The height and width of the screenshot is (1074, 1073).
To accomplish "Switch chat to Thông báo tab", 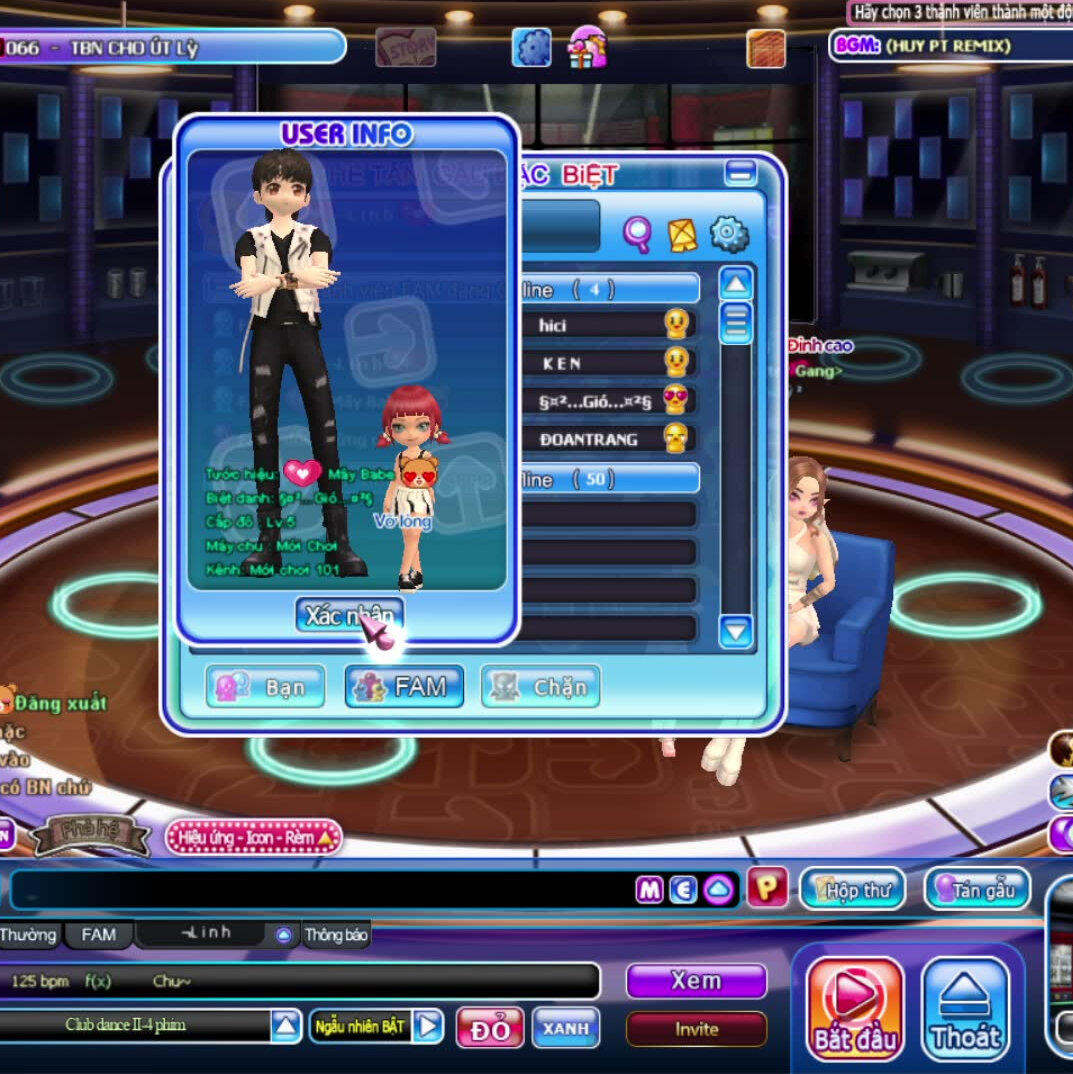I will point(337,936).
